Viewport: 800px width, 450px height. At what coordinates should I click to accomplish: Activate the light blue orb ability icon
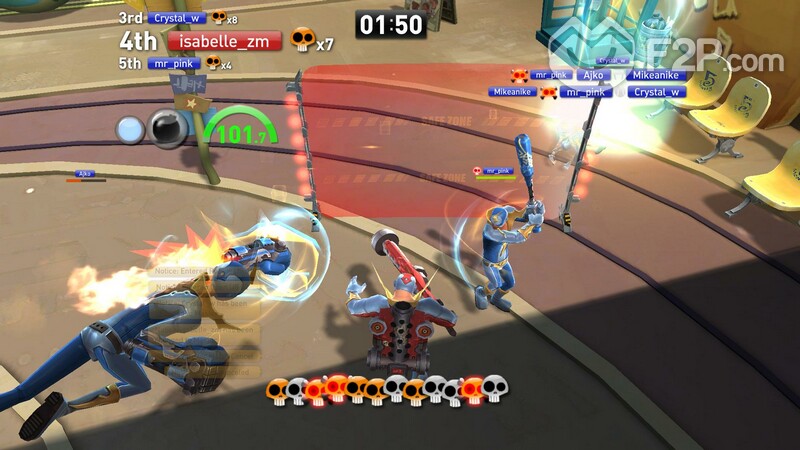pyautogui.click(x=131, y=129)
